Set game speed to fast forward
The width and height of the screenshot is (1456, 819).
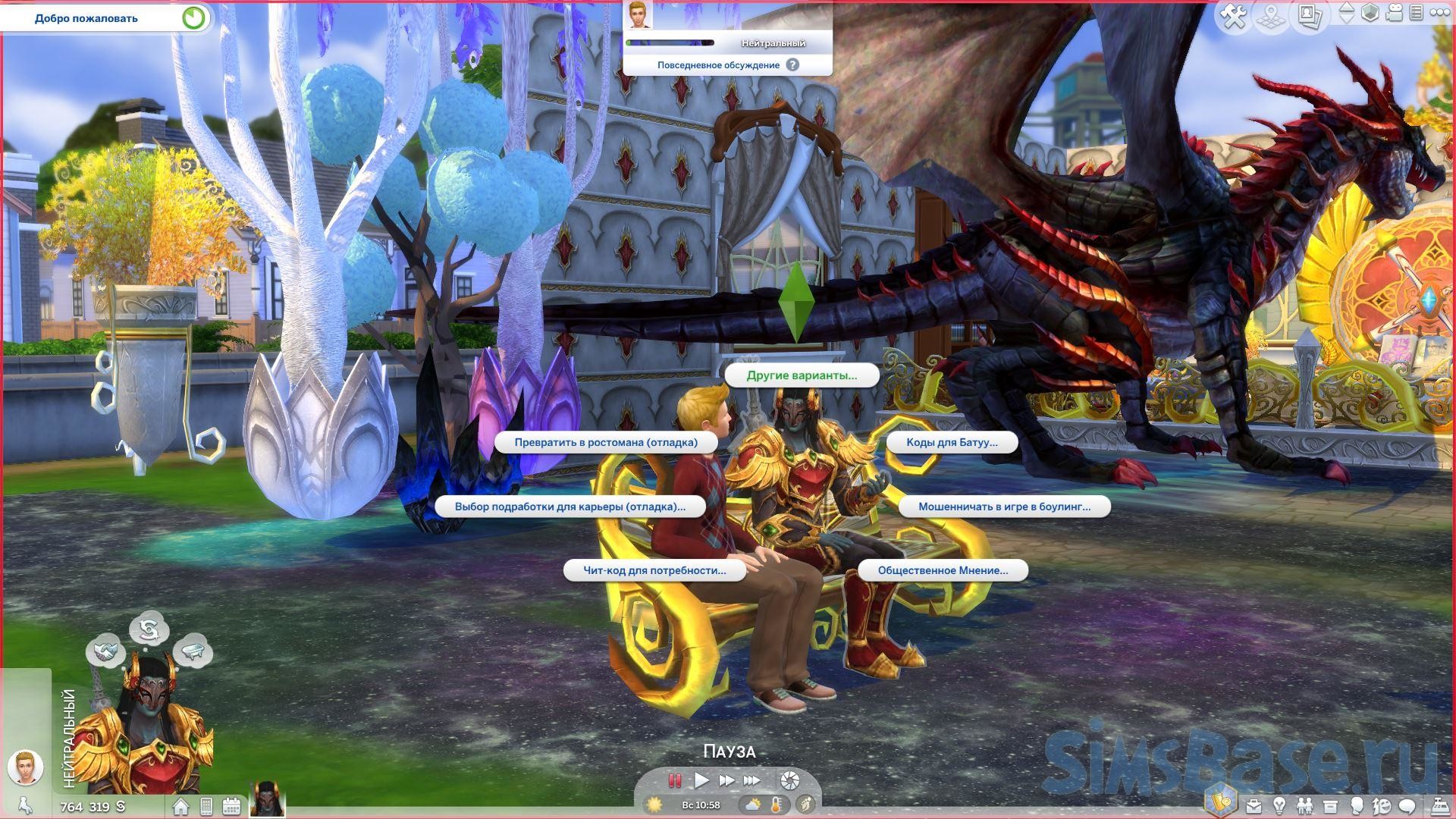point(726,780)
